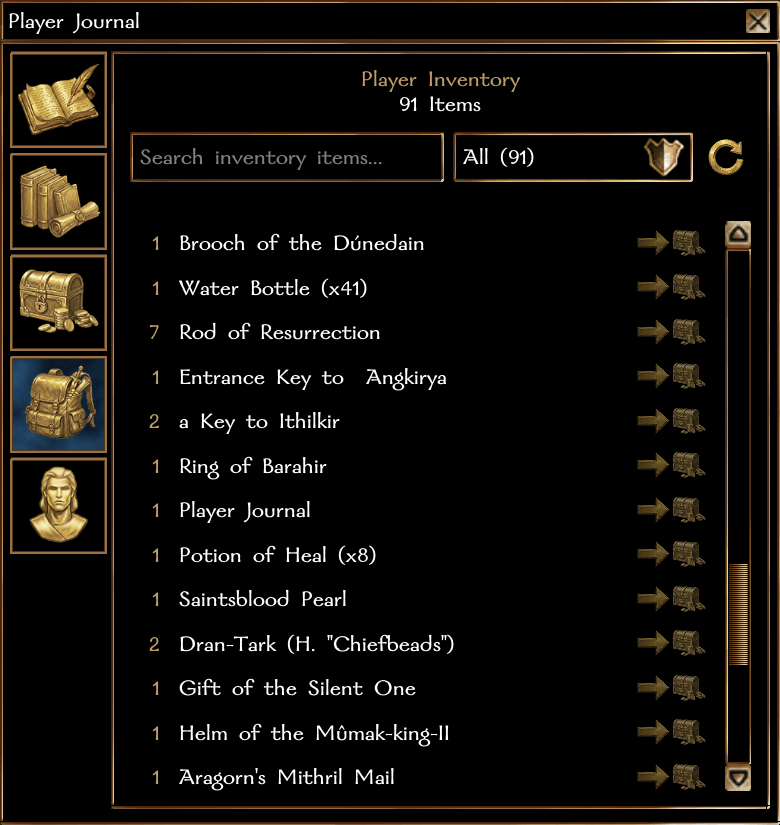Choose the Rod of Resurrection entry
The image size is (780, 825).
click(x=279, y=332)
